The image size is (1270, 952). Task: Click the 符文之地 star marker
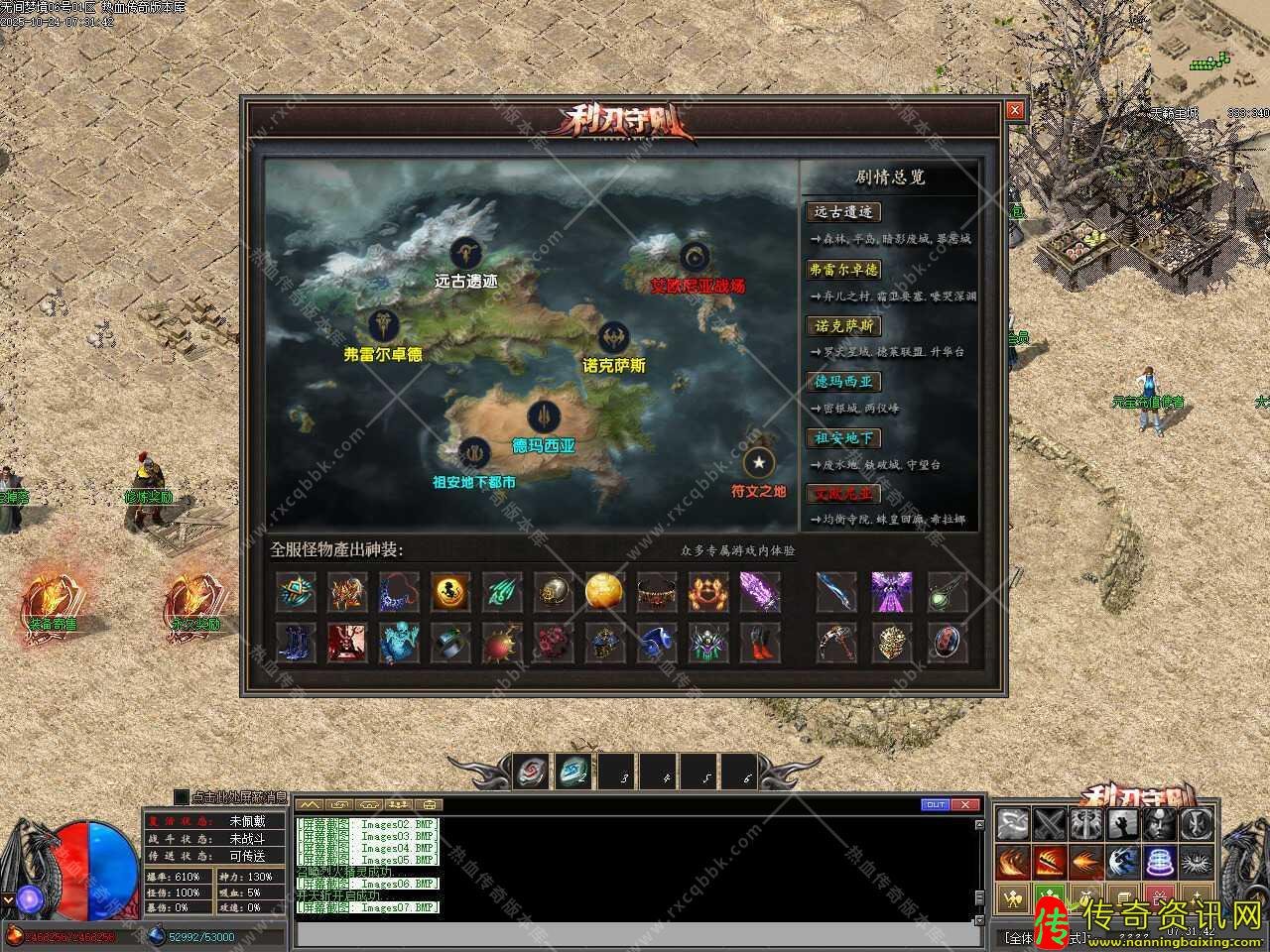pyautogui.click(x=759, y=462)
